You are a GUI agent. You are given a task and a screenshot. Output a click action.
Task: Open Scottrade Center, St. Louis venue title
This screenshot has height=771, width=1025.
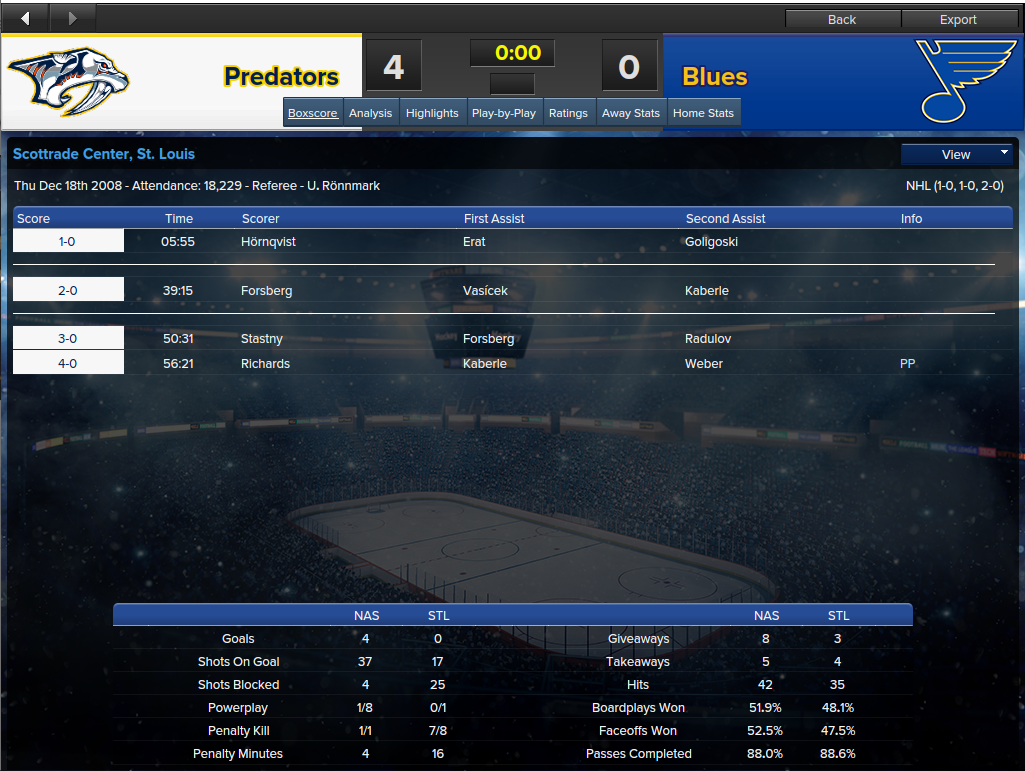pos(104,154)
